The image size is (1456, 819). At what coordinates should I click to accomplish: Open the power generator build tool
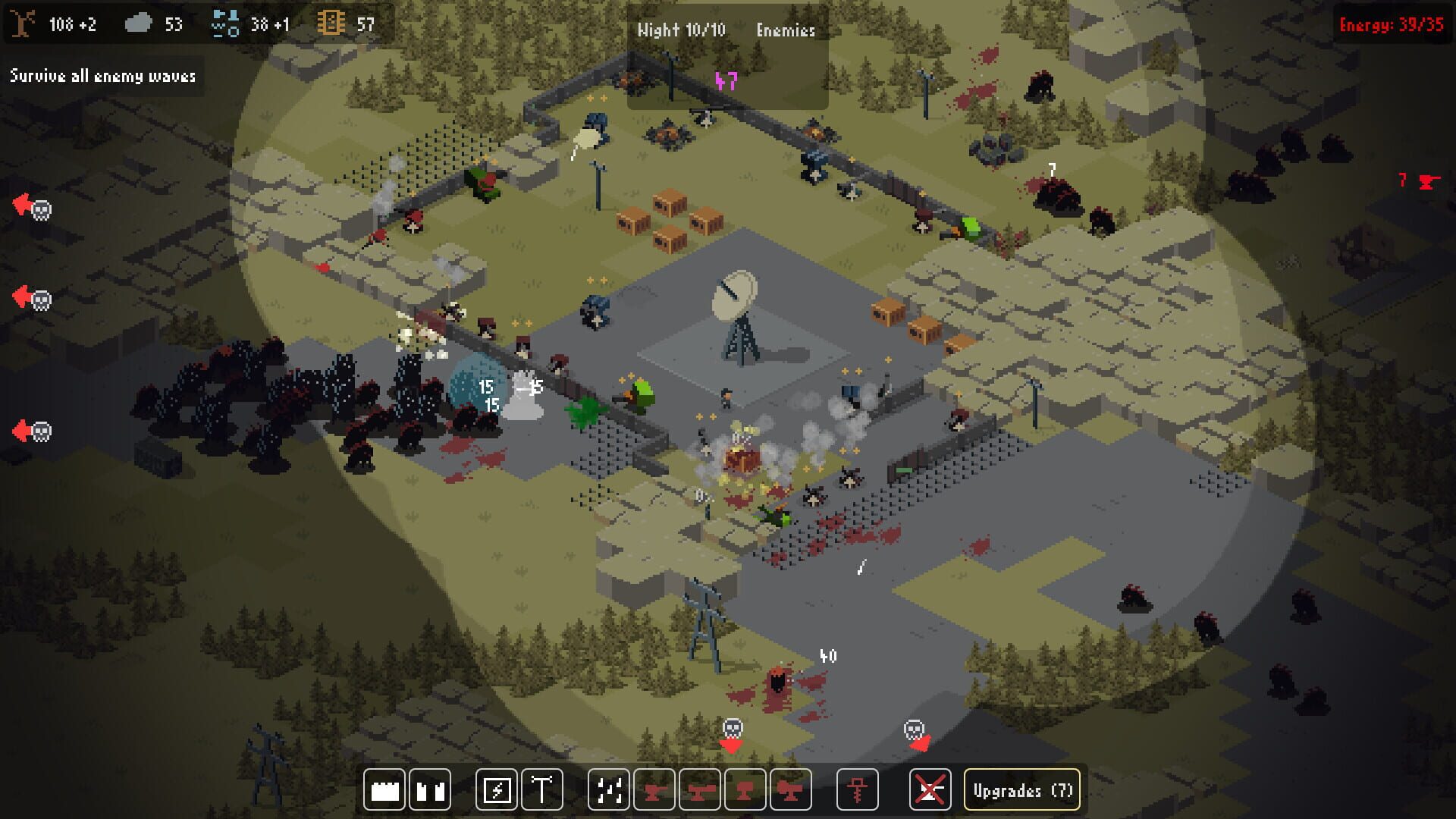click(499, 790)
